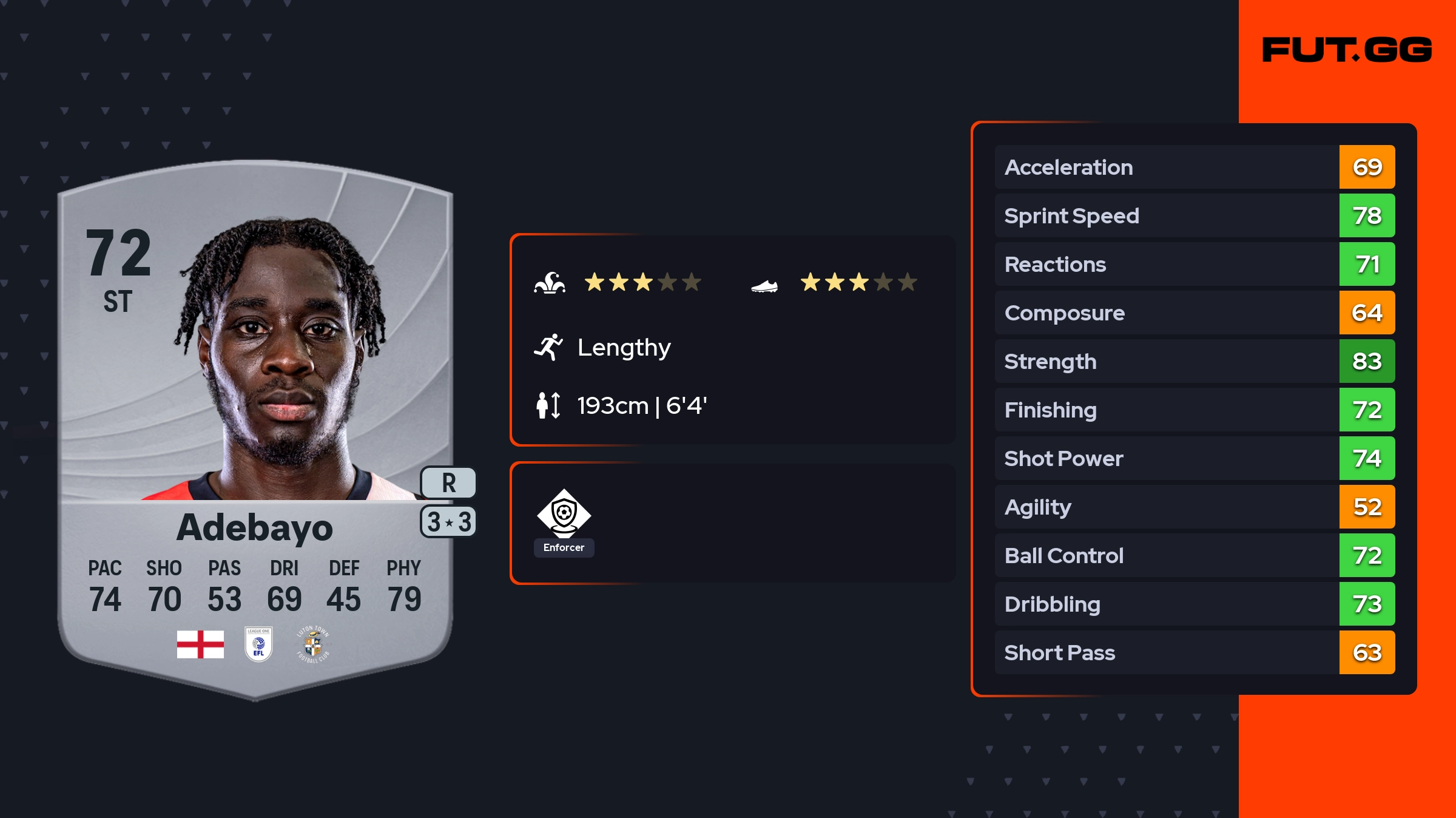The height and width of the screenshot is (818, 1456).
Task: Select the Short Pass stat row
Action: (x=1194, y=652)
